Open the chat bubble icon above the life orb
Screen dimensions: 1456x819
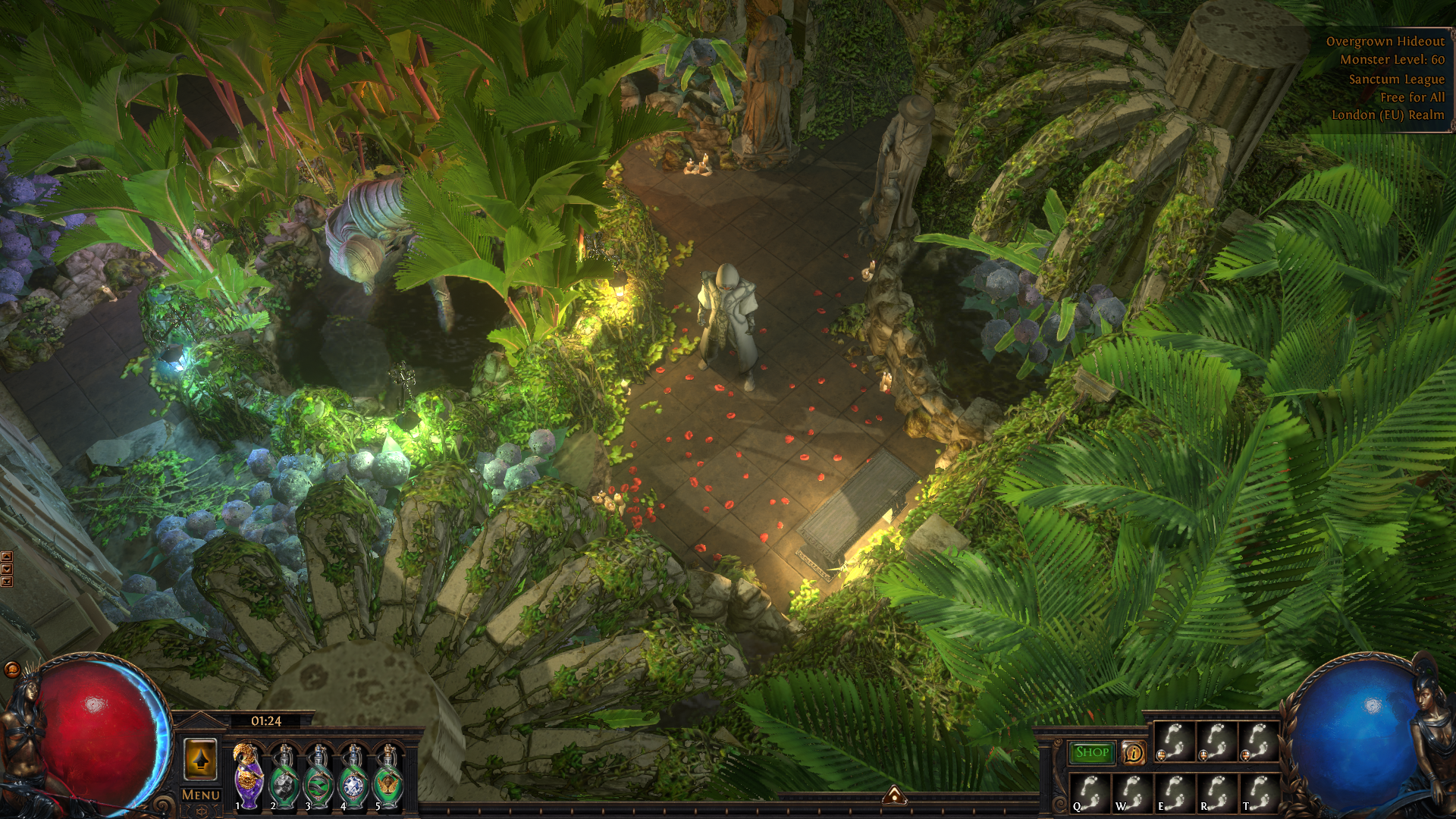[x=12, y=669]
